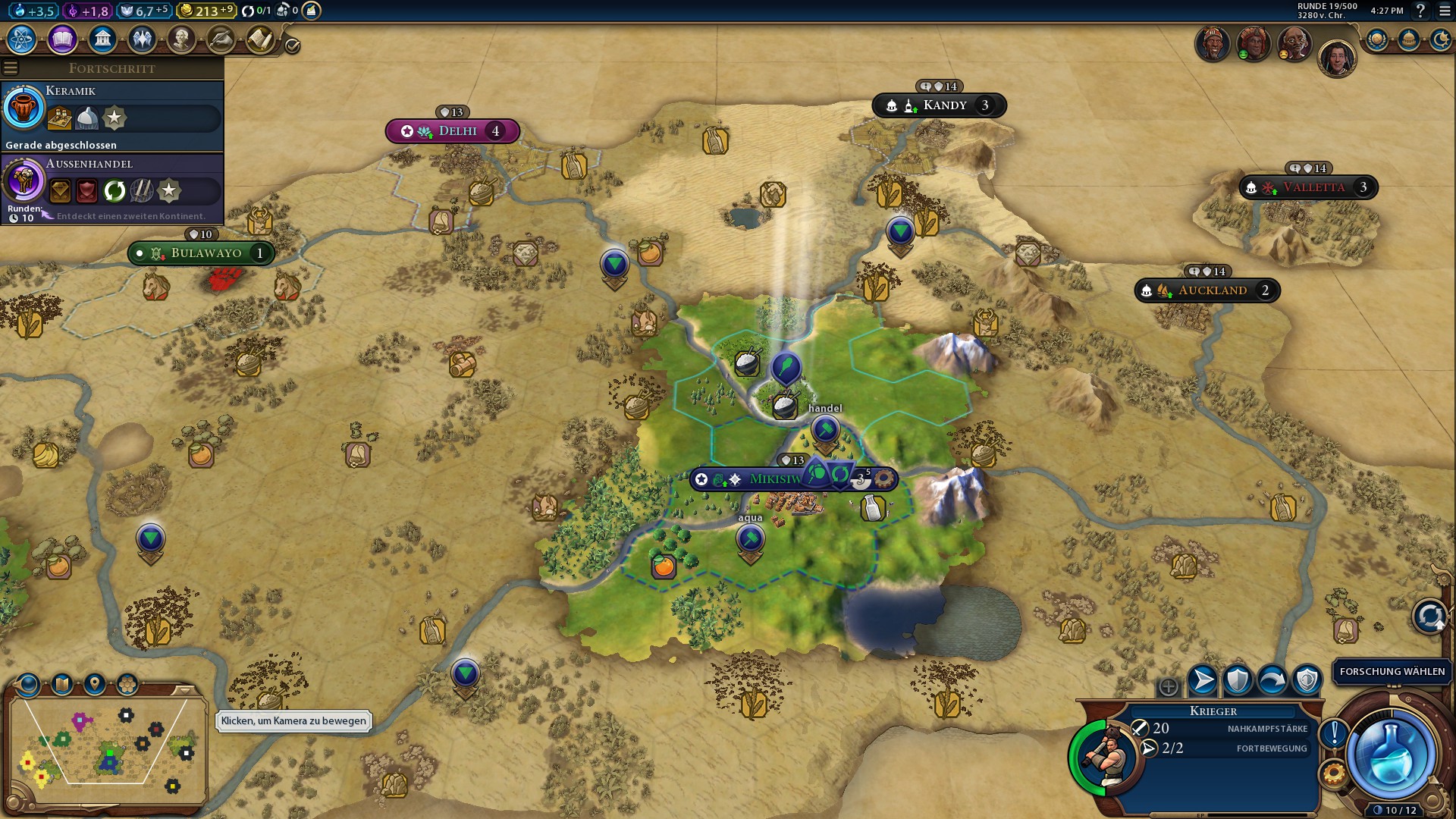
Task: Click the blue flask research action button
Action: click(1390, 755)
